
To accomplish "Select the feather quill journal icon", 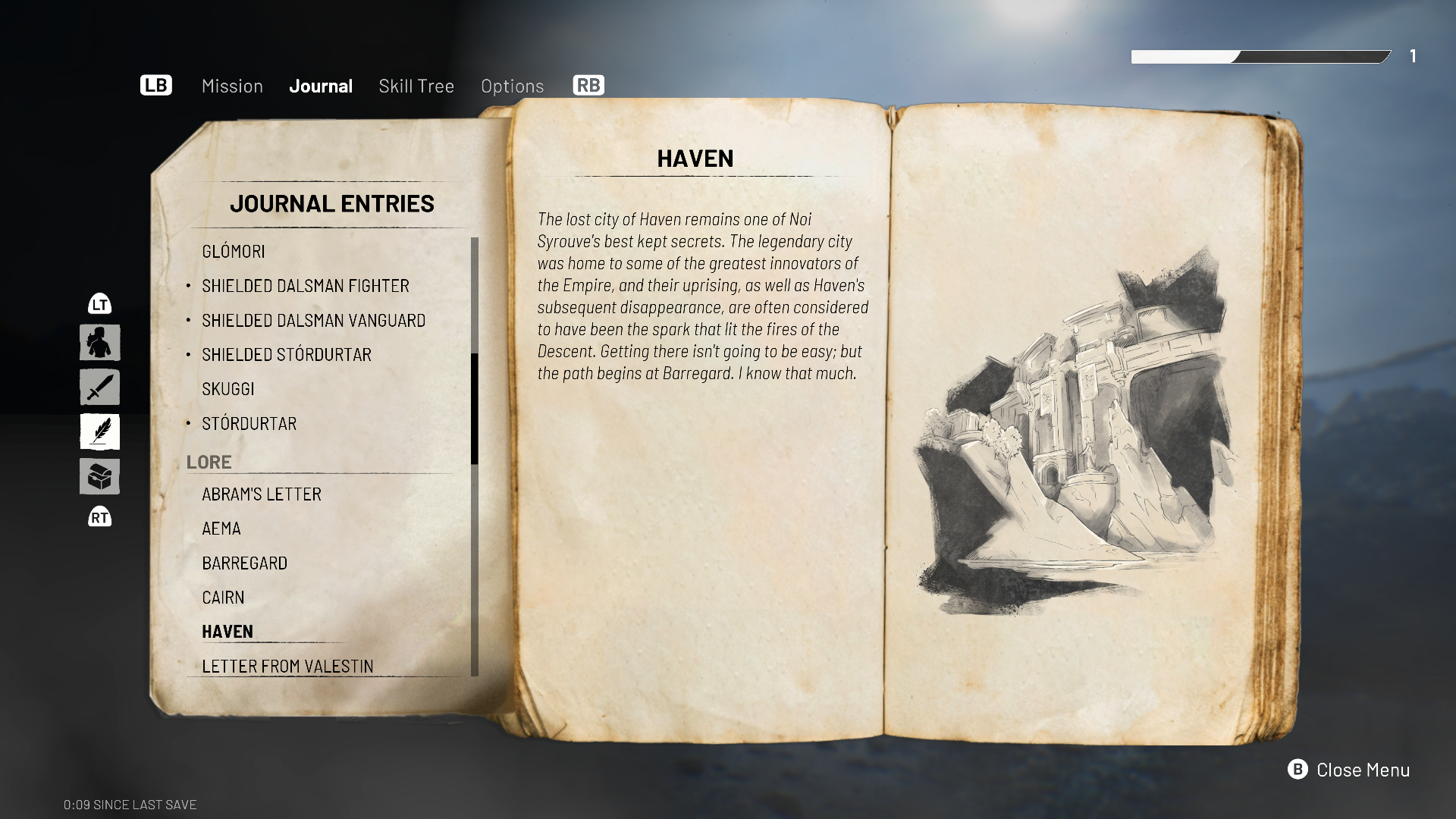I will tap(100, 432).
